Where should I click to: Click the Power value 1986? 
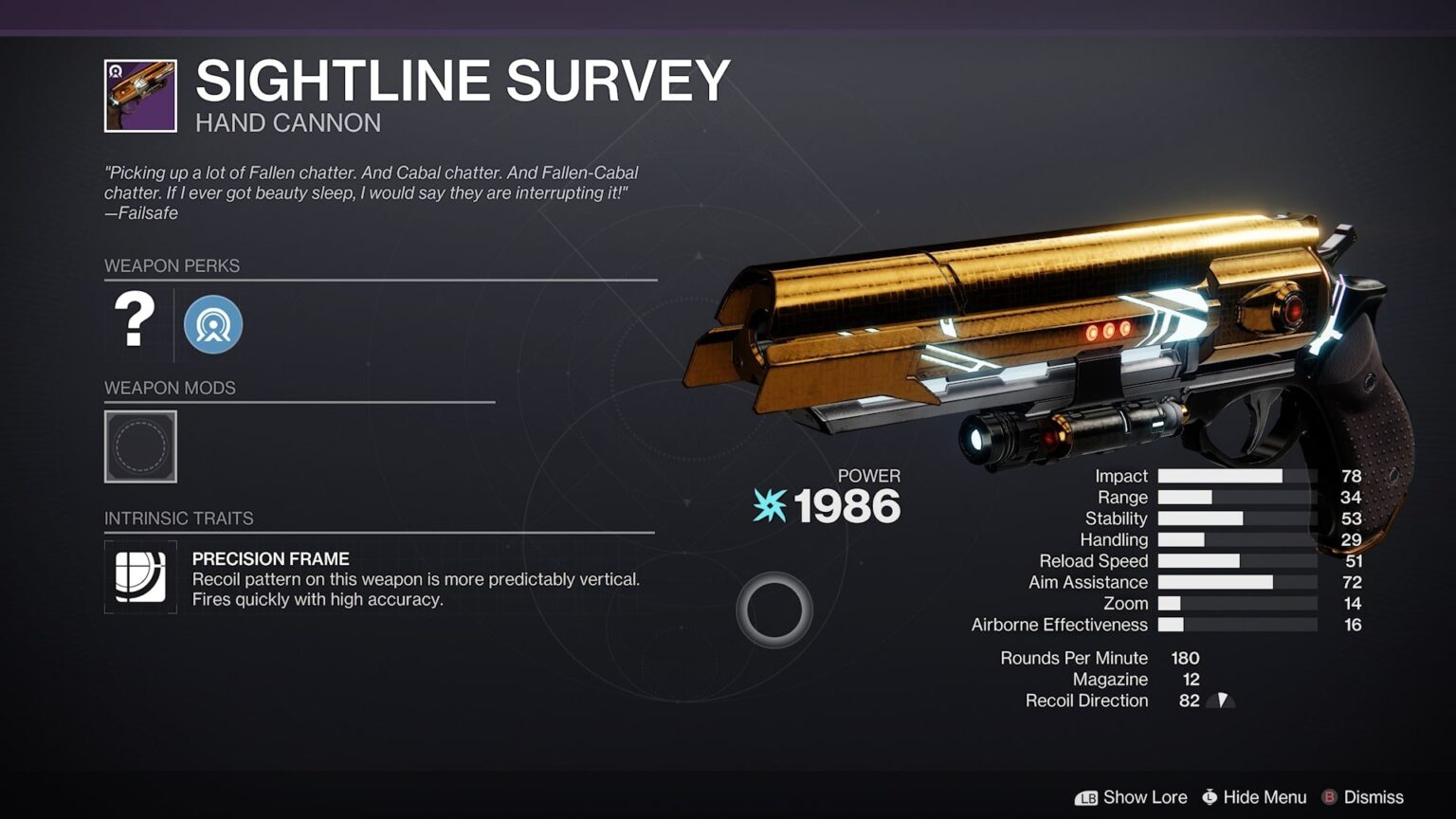pyautogui.click(x=847, y=505)
